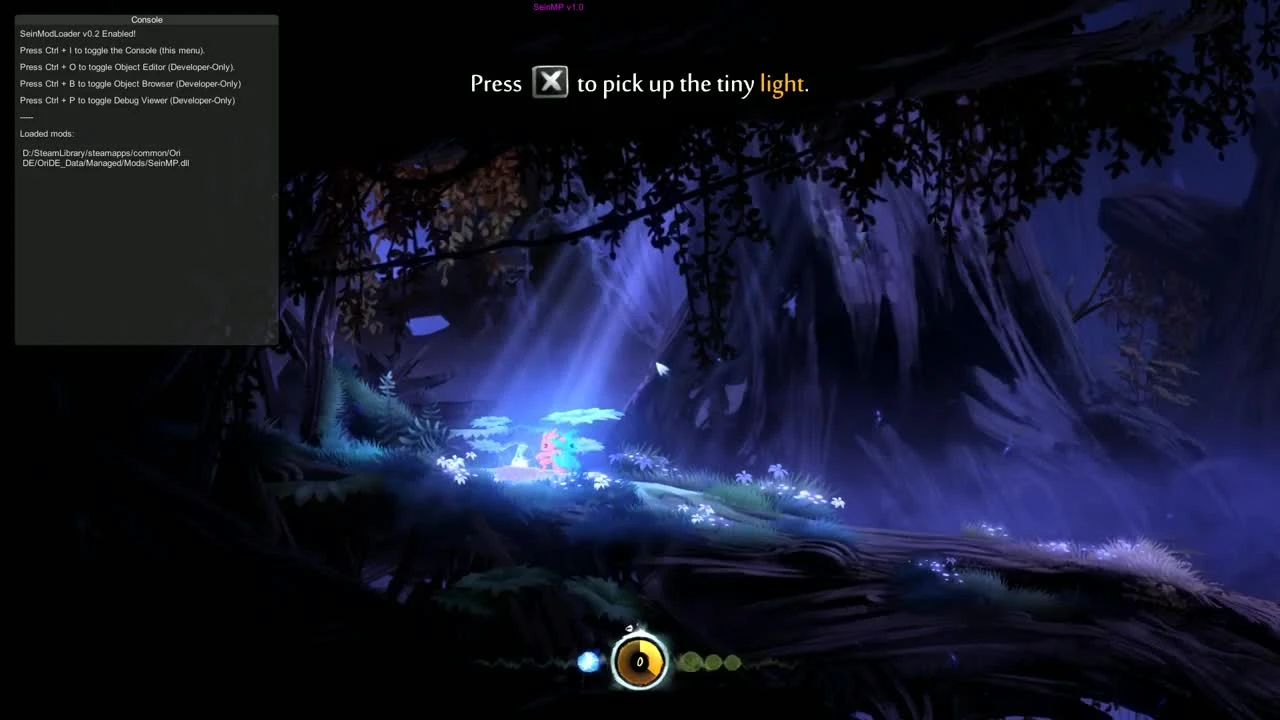Image resolution: width=1280 pixels, height=720 pixels.
Task: Click the SeinMP v1.0 label at top
Action: pos(558,7)
